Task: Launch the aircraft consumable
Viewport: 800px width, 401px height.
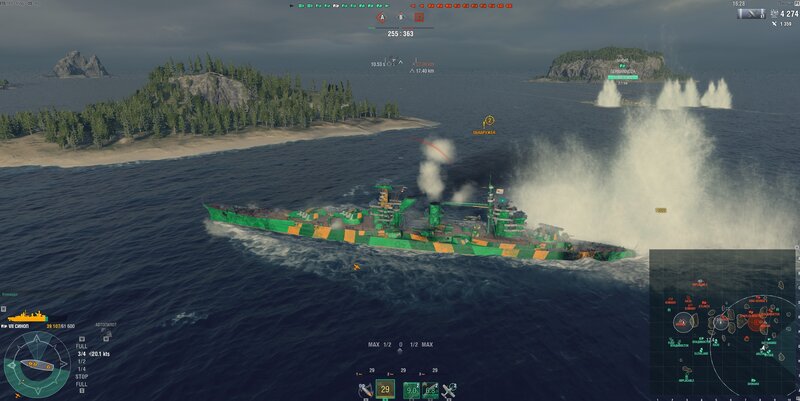Action: (449, 390)
